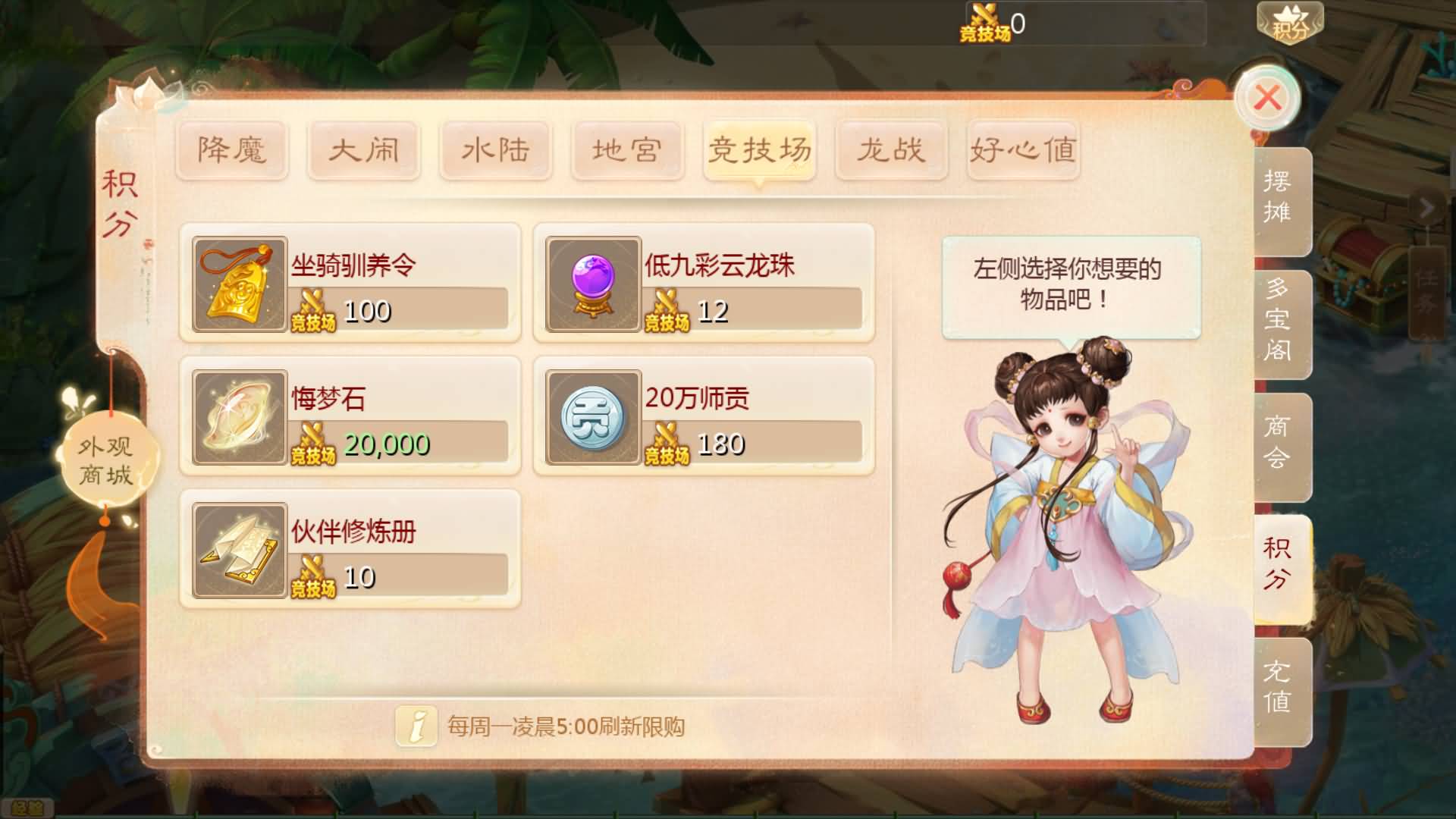Switch to the 竞技场 tab

point(760,150)
